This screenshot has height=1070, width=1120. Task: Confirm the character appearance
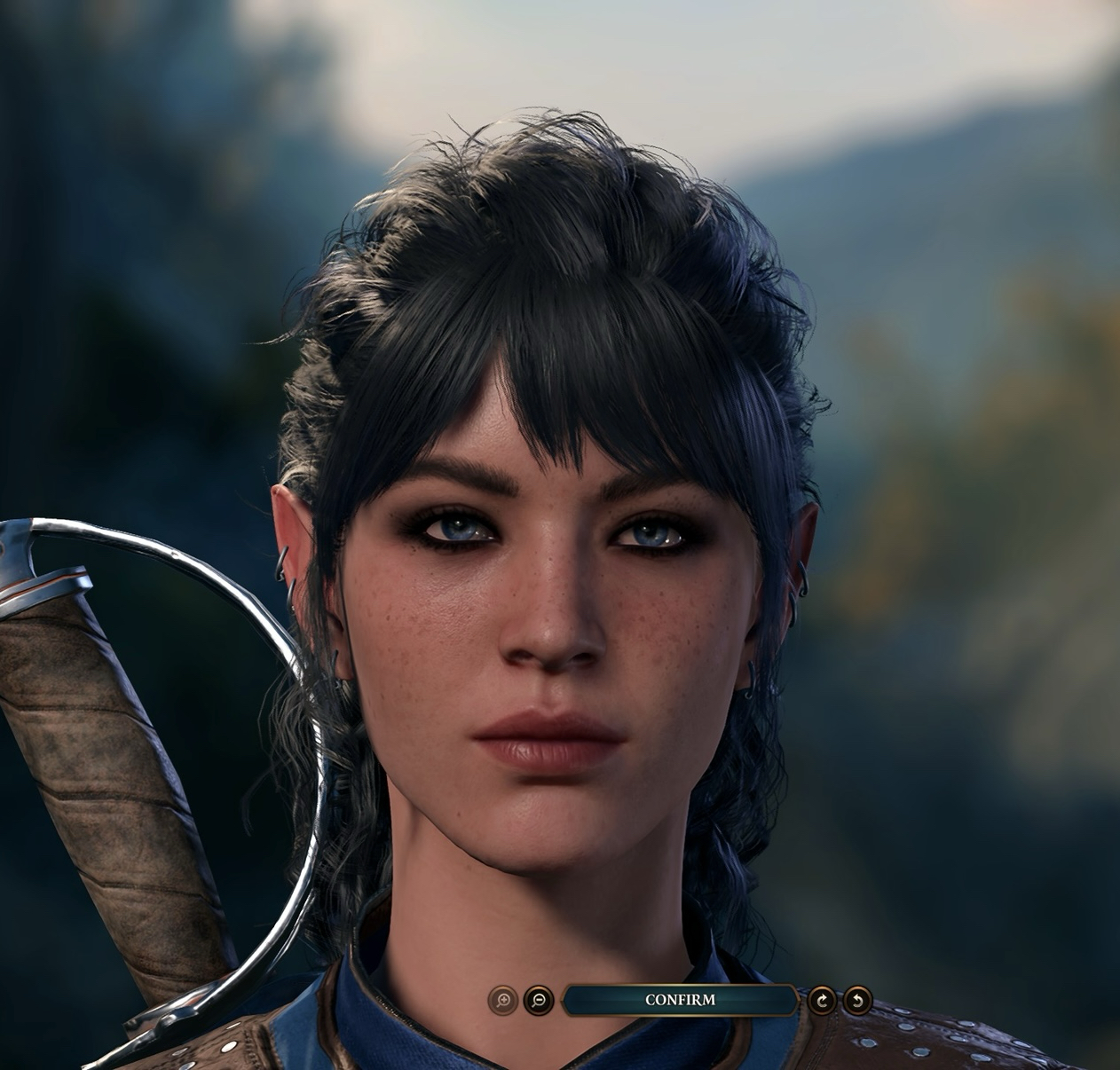coord(680,1000)
